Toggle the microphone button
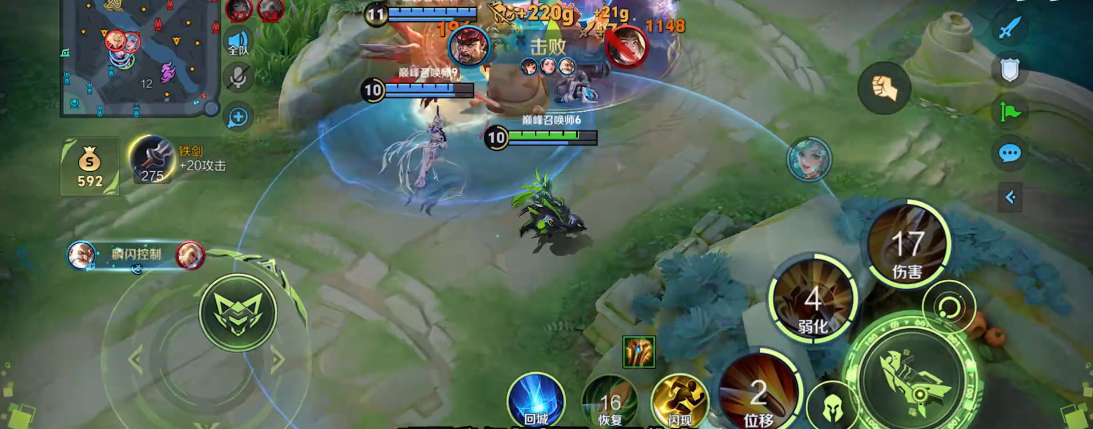 coord(238,78)
